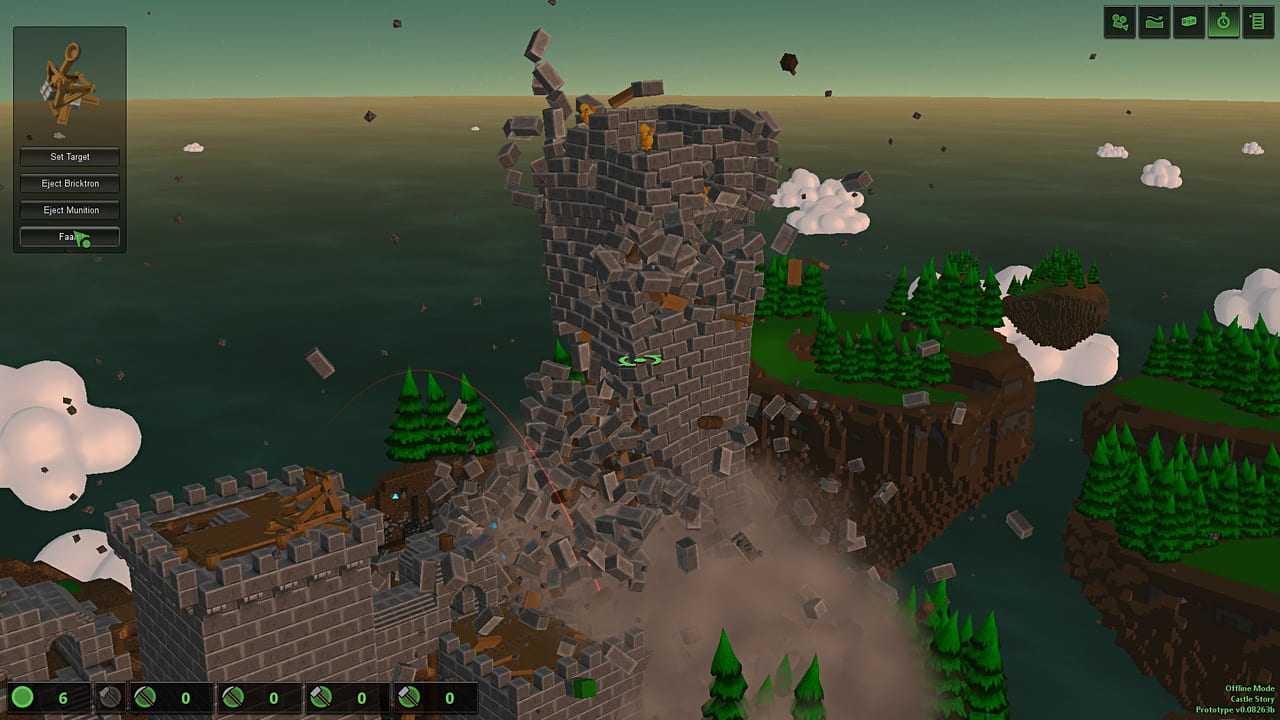Eject the Bricktron from the catapult

70,184
